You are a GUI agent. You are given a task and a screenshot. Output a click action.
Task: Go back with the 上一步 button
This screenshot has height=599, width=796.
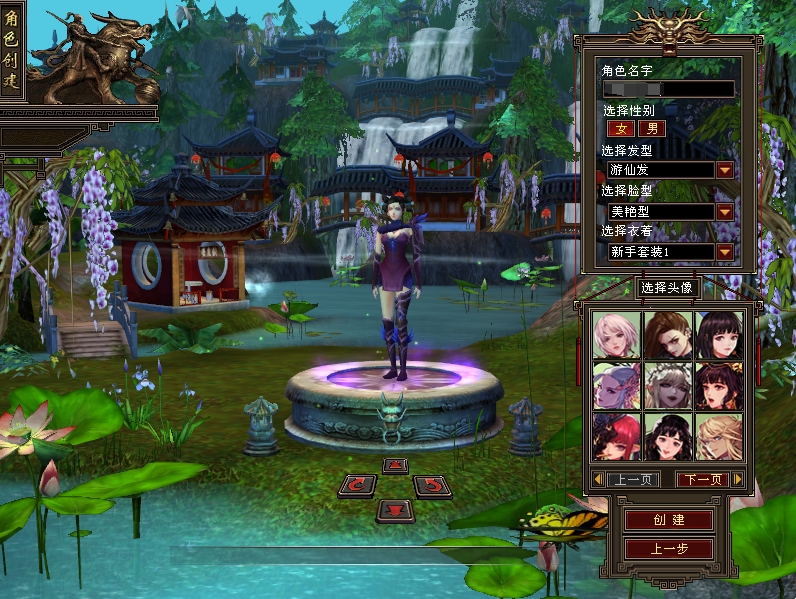668,549
